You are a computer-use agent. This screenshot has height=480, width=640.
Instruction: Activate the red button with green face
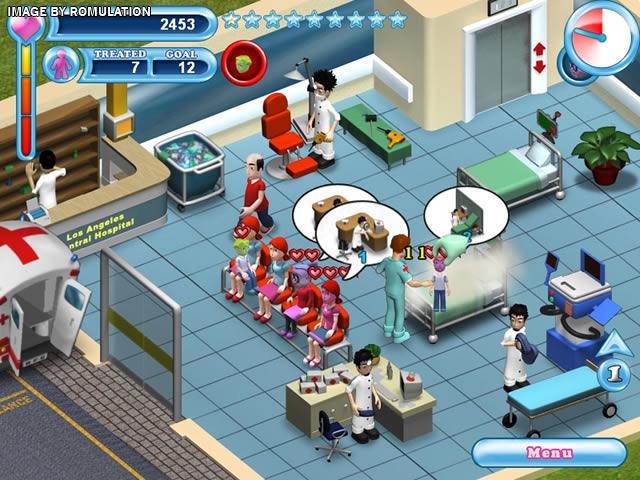click(x=243, y=62)
